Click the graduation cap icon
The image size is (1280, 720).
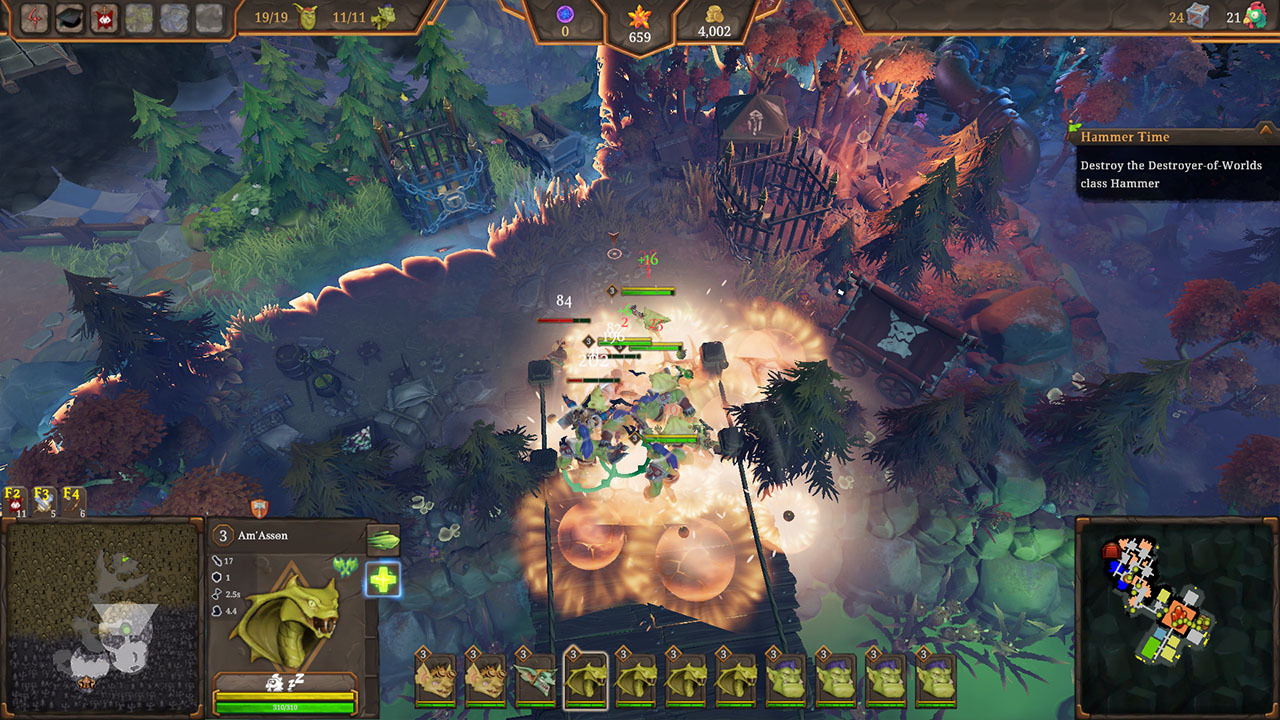[x=69, y=17]
